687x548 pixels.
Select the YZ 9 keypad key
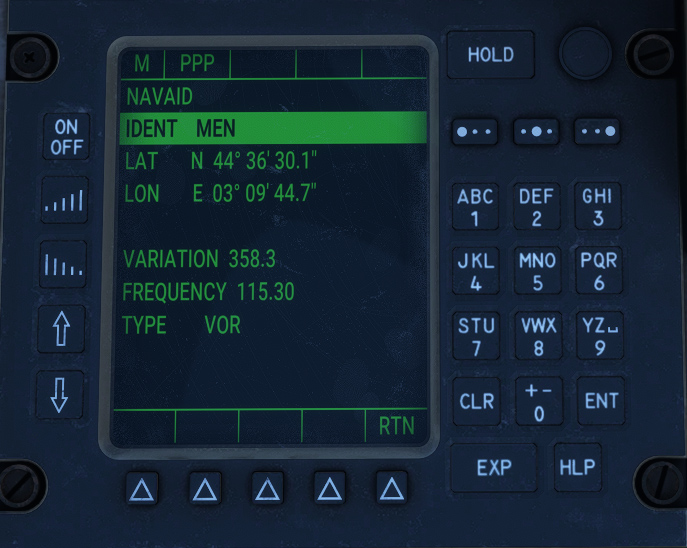[598, 336]
